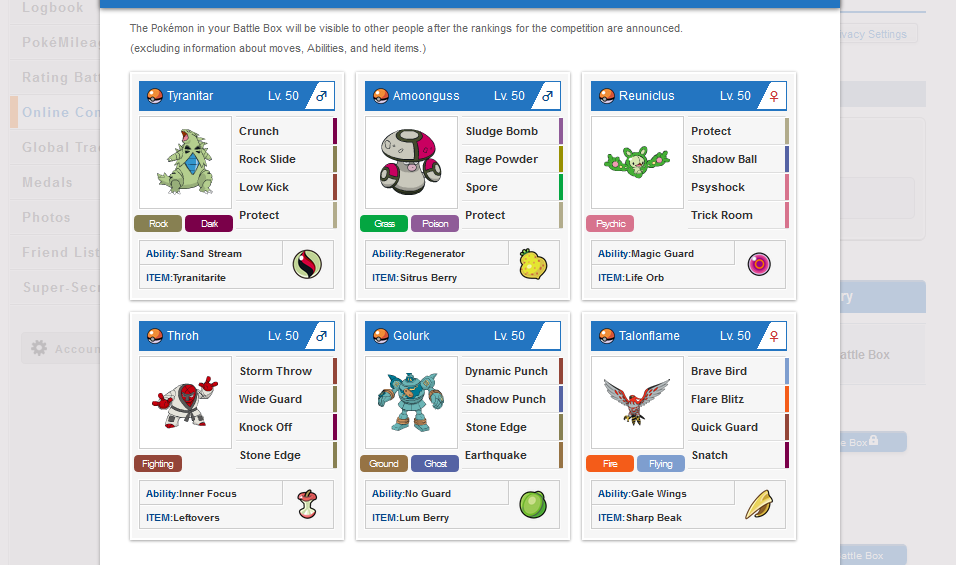Go to the Logbook sidebar entry

tap(53, 8)
